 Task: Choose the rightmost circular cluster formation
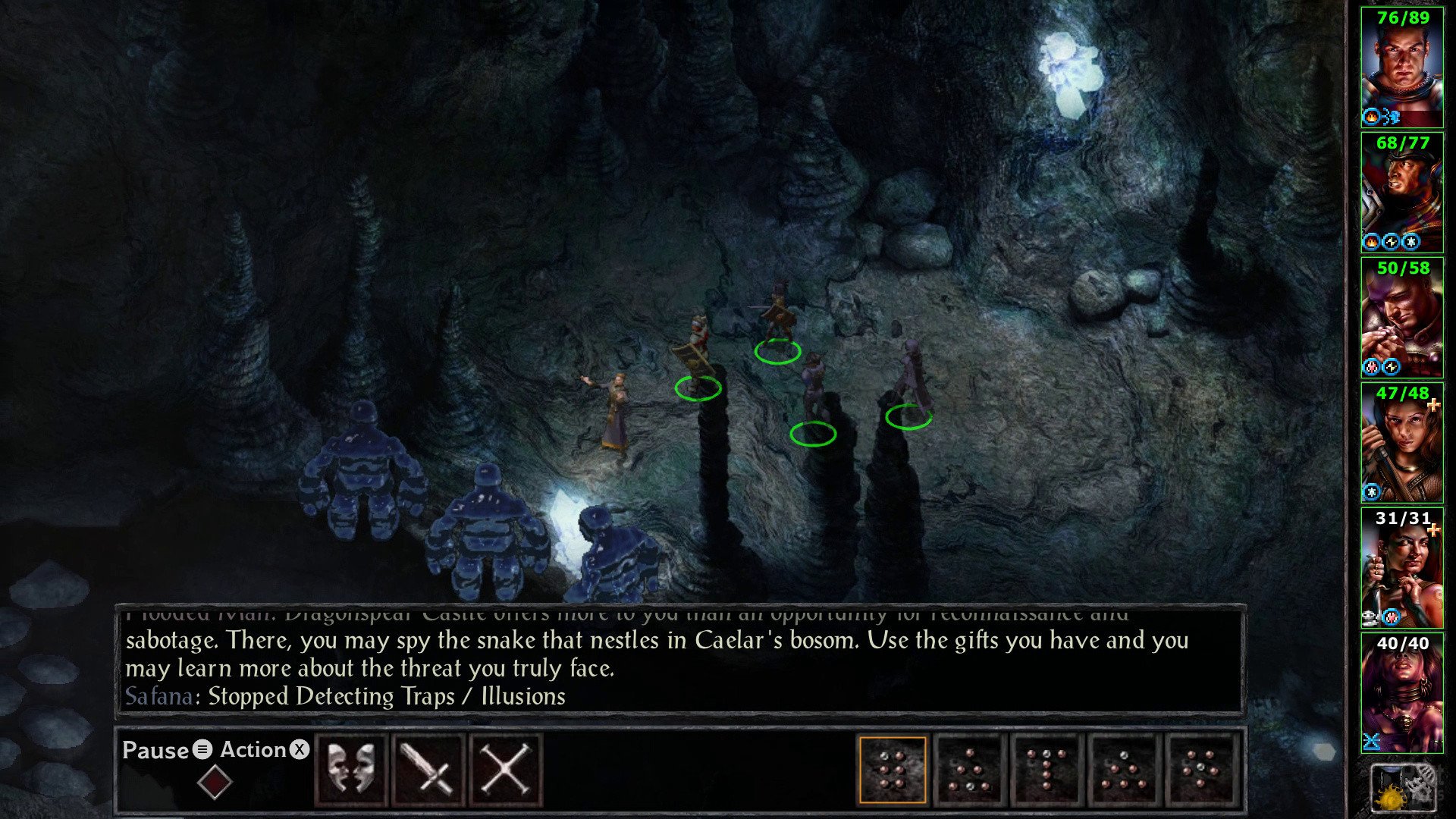tap(1200, 769)
